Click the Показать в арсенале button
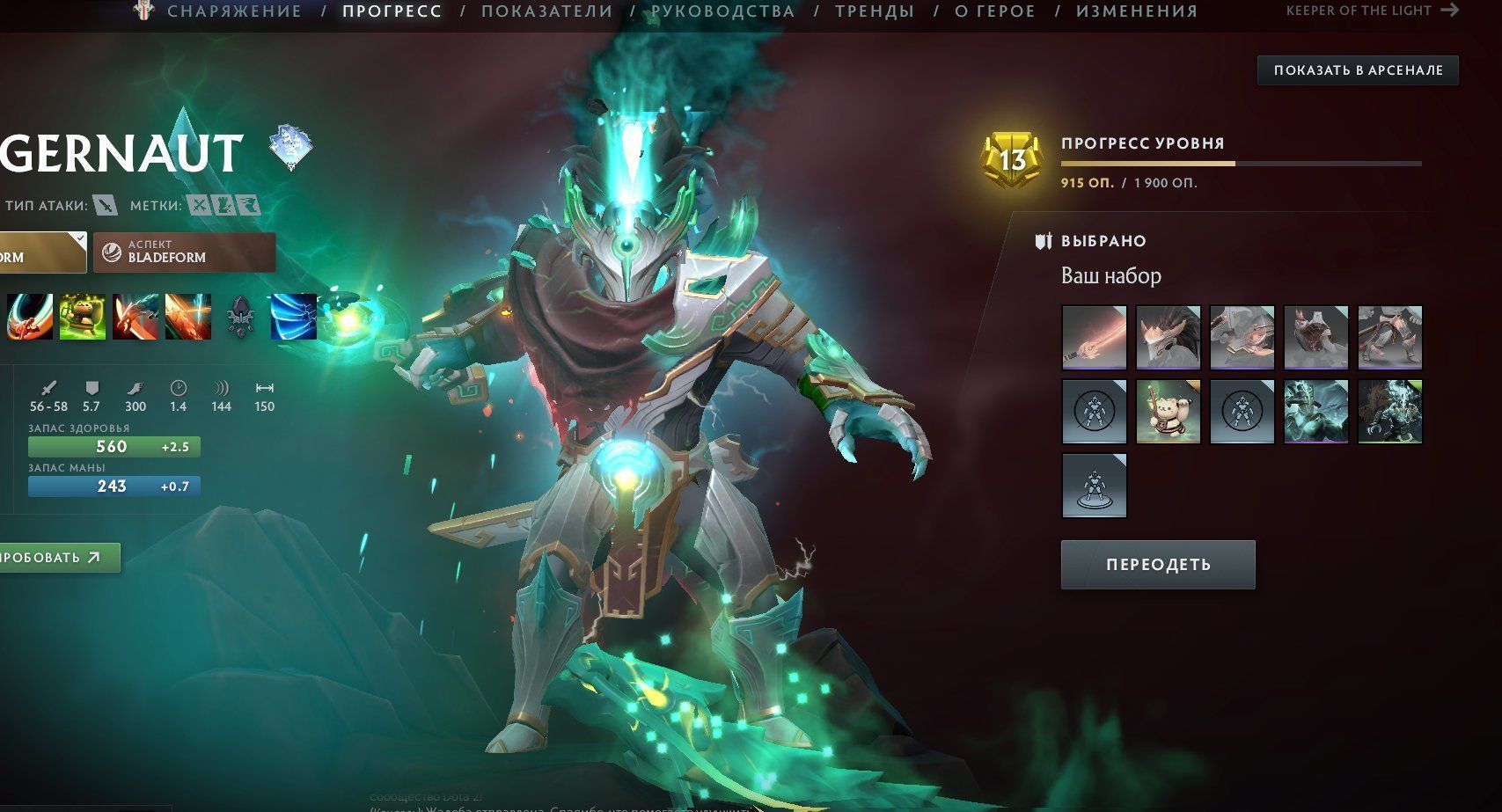This screenshot has height=812, width=1502. click(x=1358, y=70)
